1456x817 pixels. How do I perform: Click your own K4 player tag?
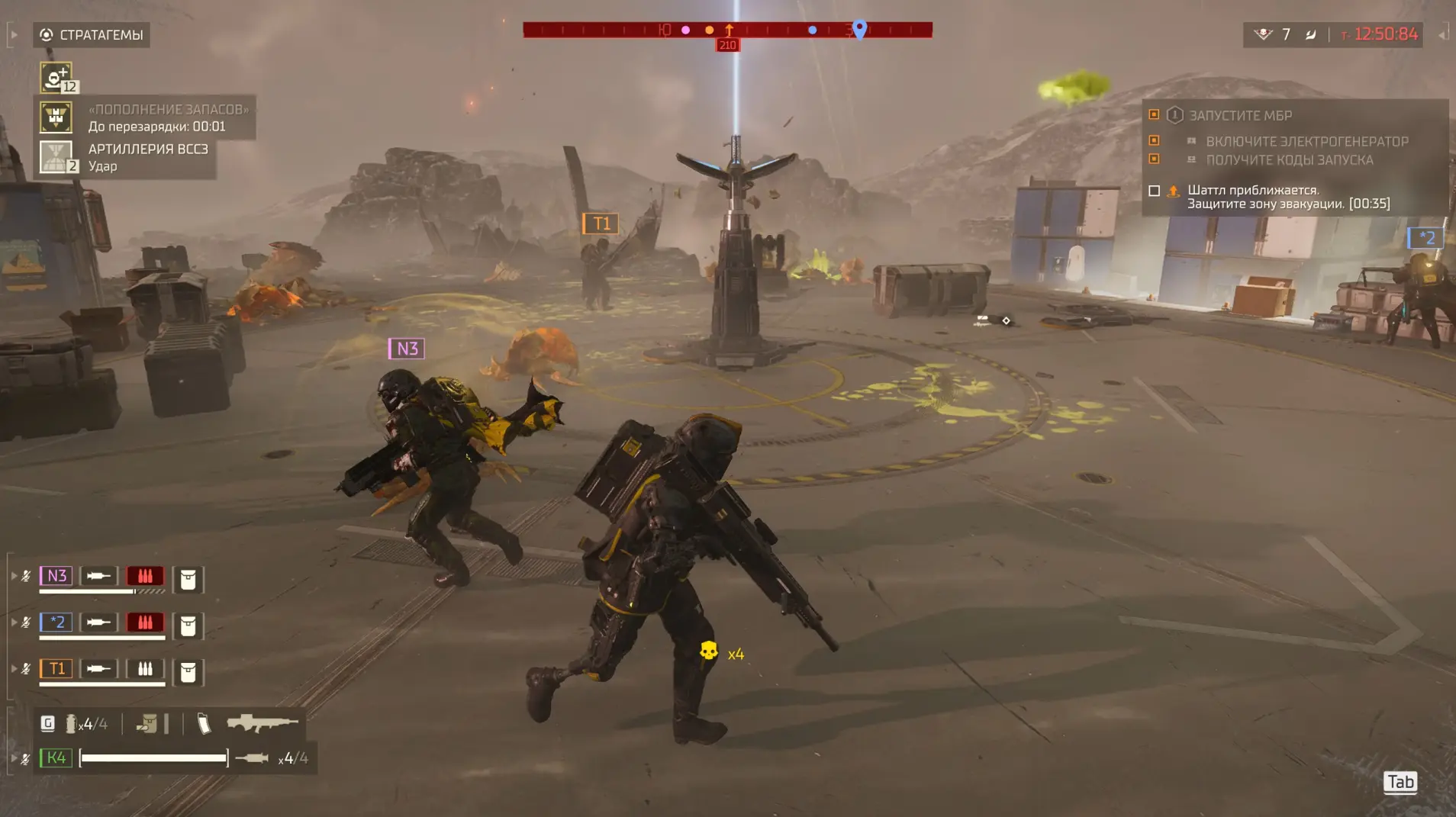point(56,757)
